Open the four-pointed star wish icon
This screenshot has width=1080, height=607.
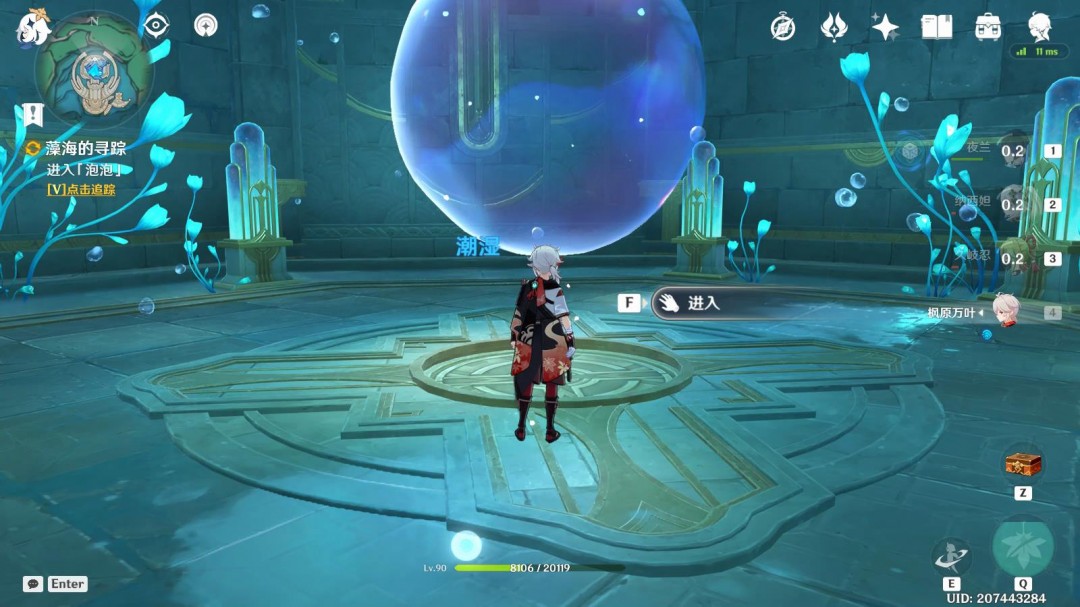pos(884,27)
